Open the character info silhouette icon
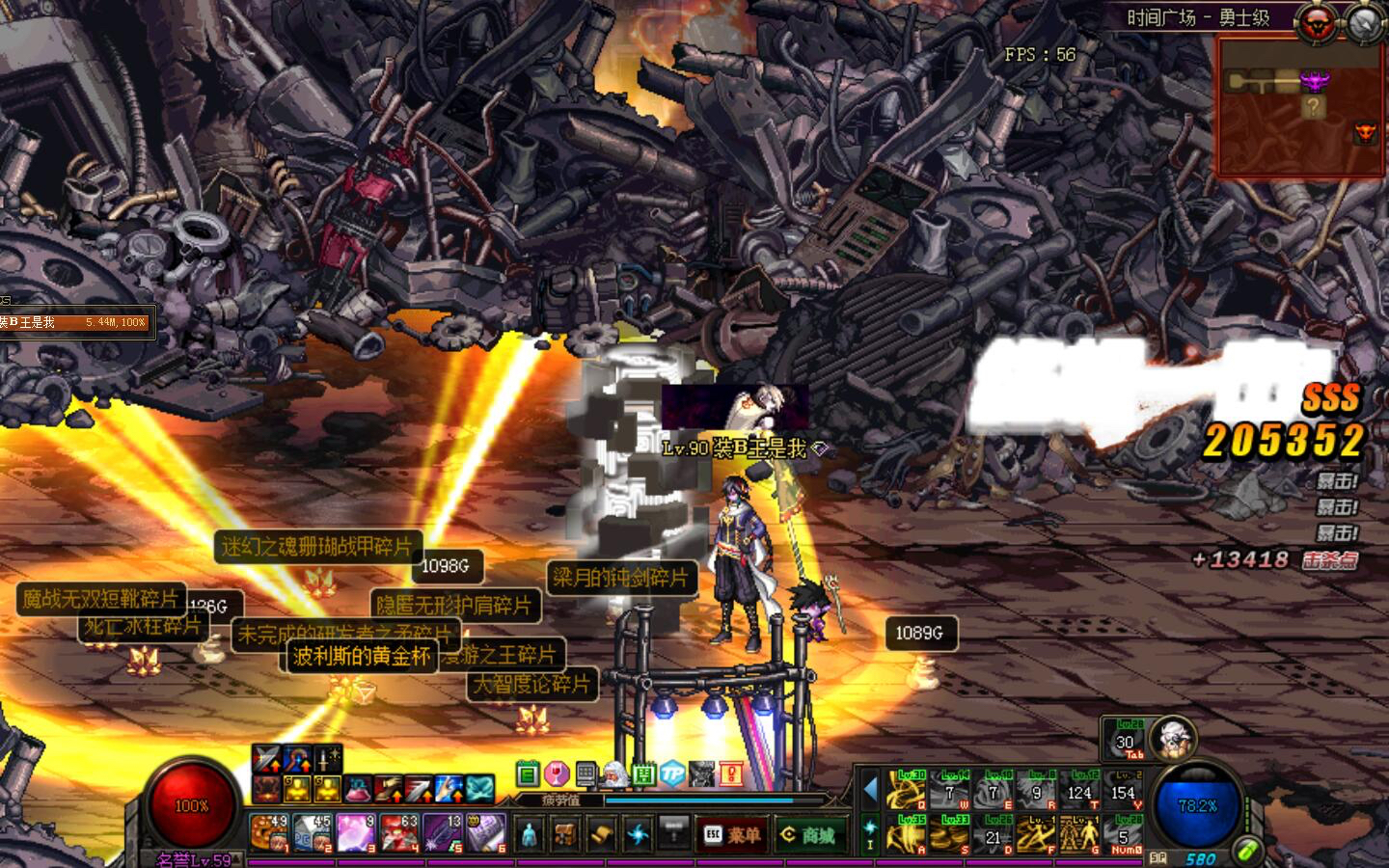Viewport: 1389px width, 868px height. pyautogui.click(x=530, y=834)
